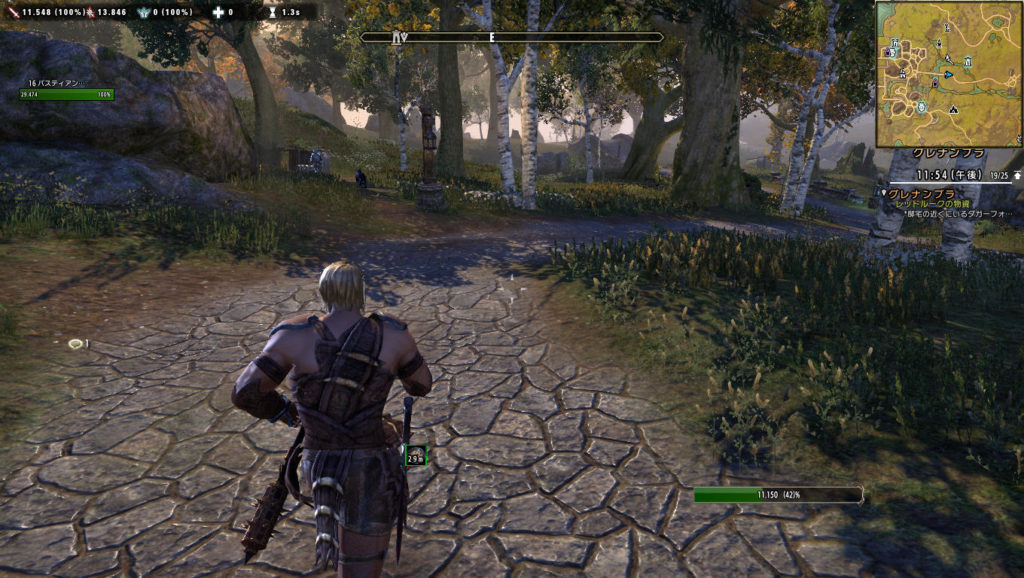Image resolution: width=1024 pixels, height=578 pixels.
Task: Click the hourglass combat timer icon
Action: (273, 12)
